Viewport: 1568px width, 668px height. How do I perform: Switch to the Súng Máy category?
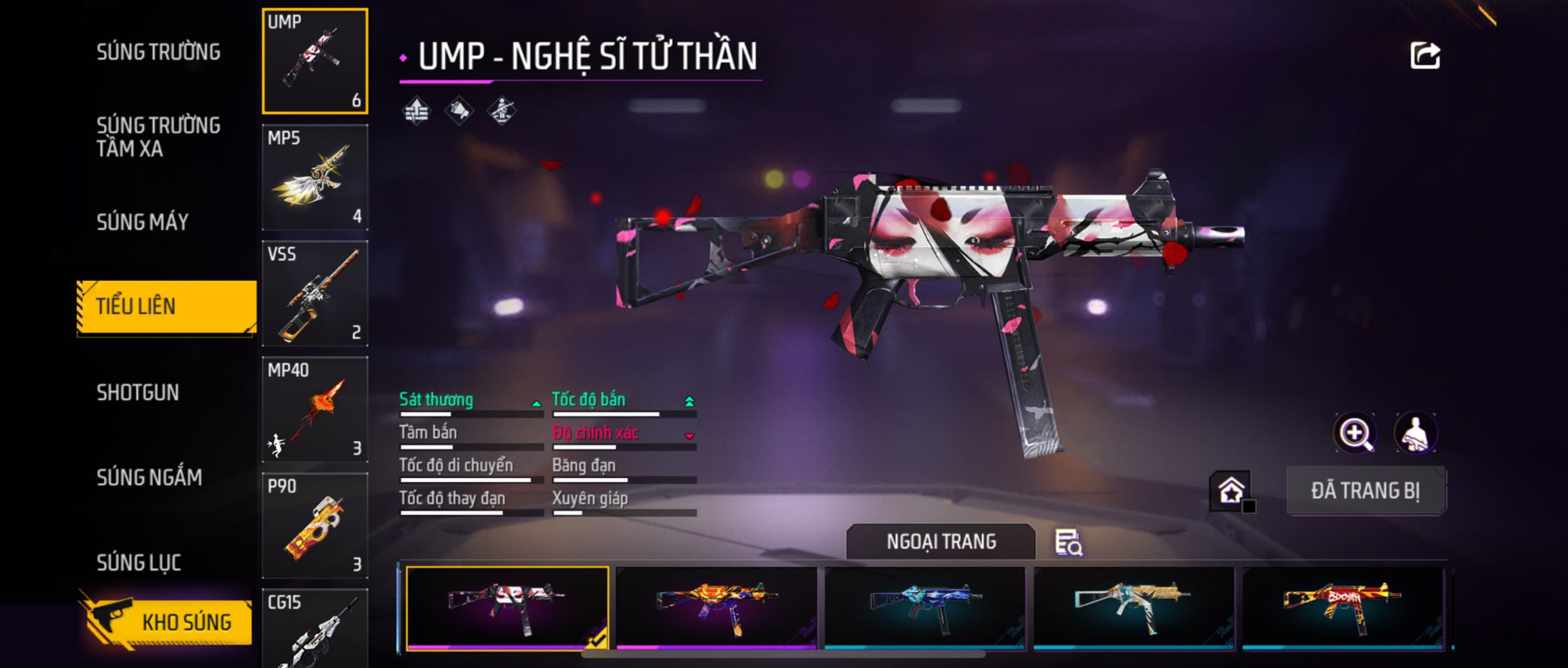(142, 222)
